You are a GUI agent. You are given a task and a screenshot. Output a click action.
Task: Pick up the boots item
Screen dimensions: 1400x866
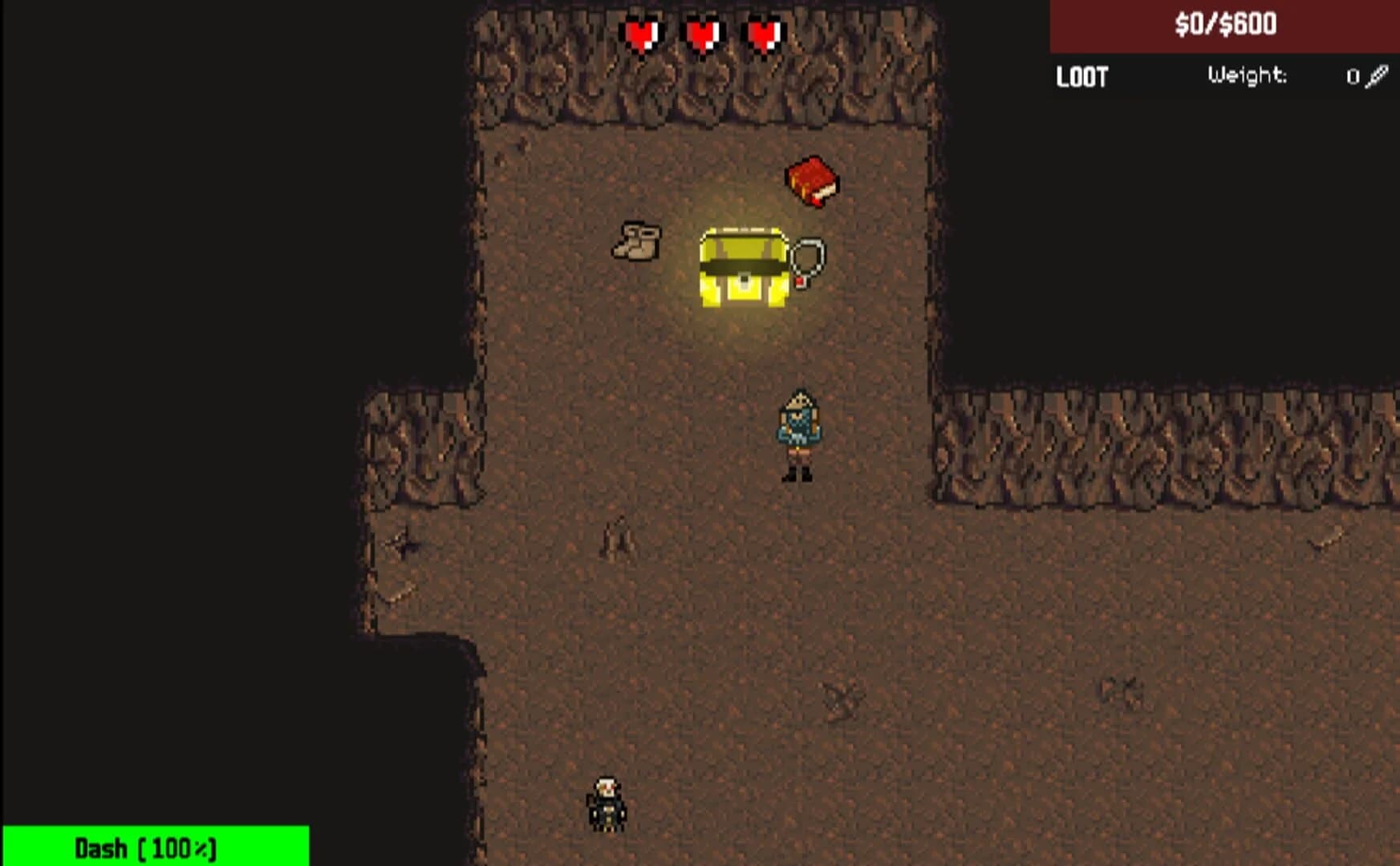tap(635, 241)
